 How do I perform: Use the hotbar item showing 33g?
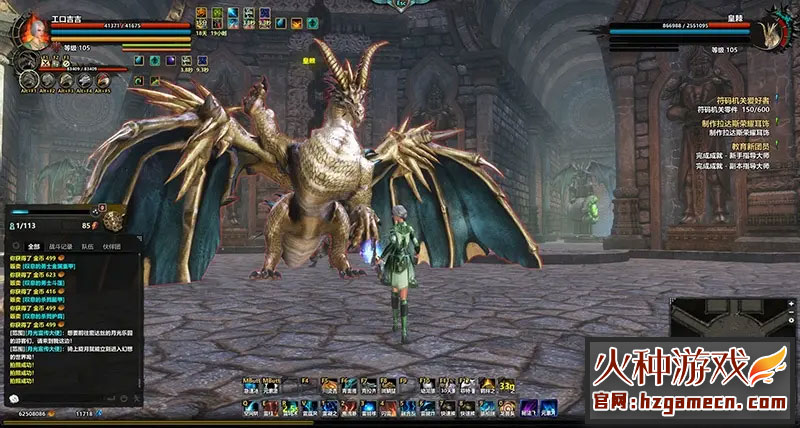coord(506,386)
